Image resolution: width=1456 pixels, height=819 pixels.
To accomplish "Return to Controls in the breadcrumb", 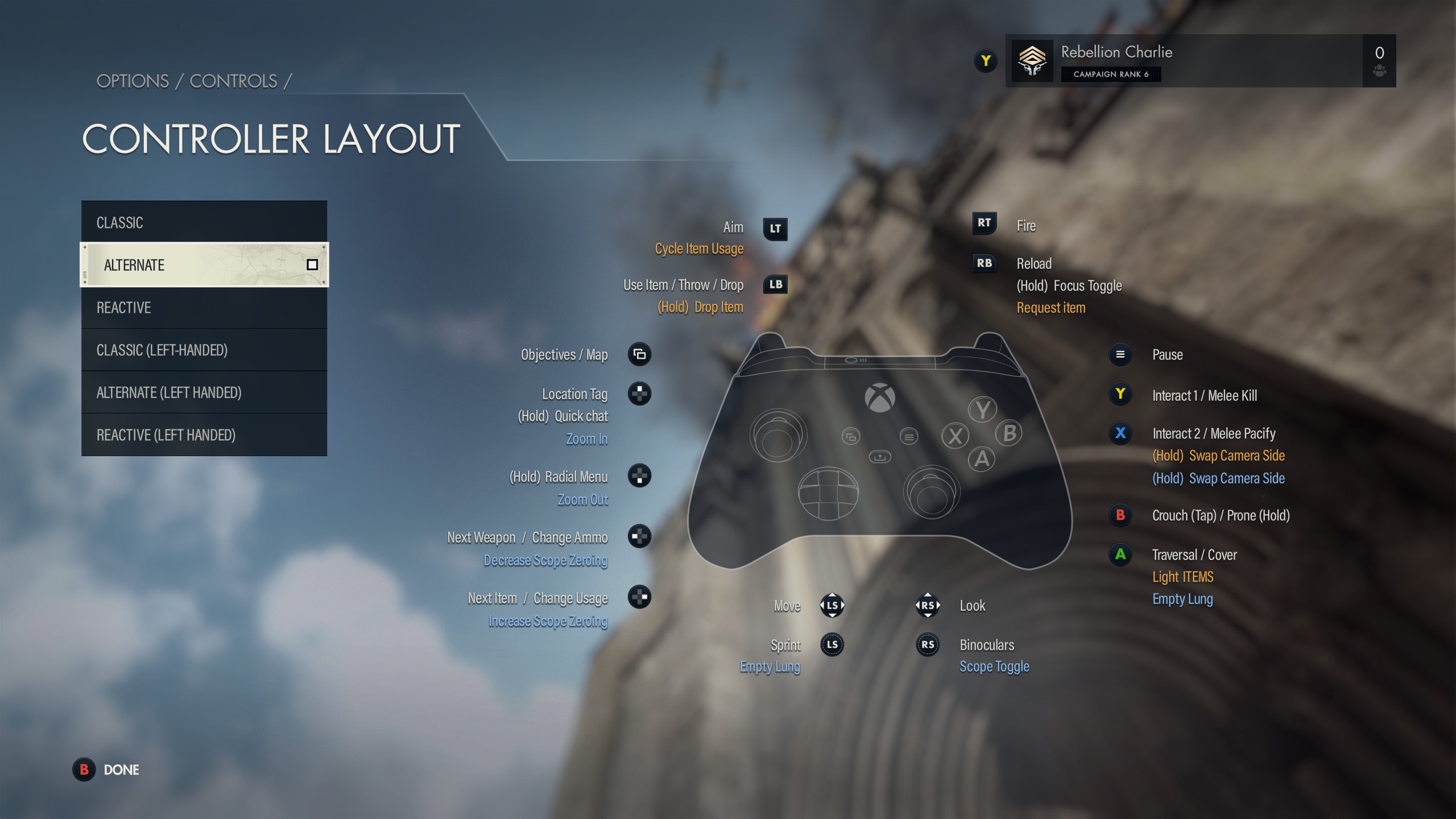I will click(233, 81).
